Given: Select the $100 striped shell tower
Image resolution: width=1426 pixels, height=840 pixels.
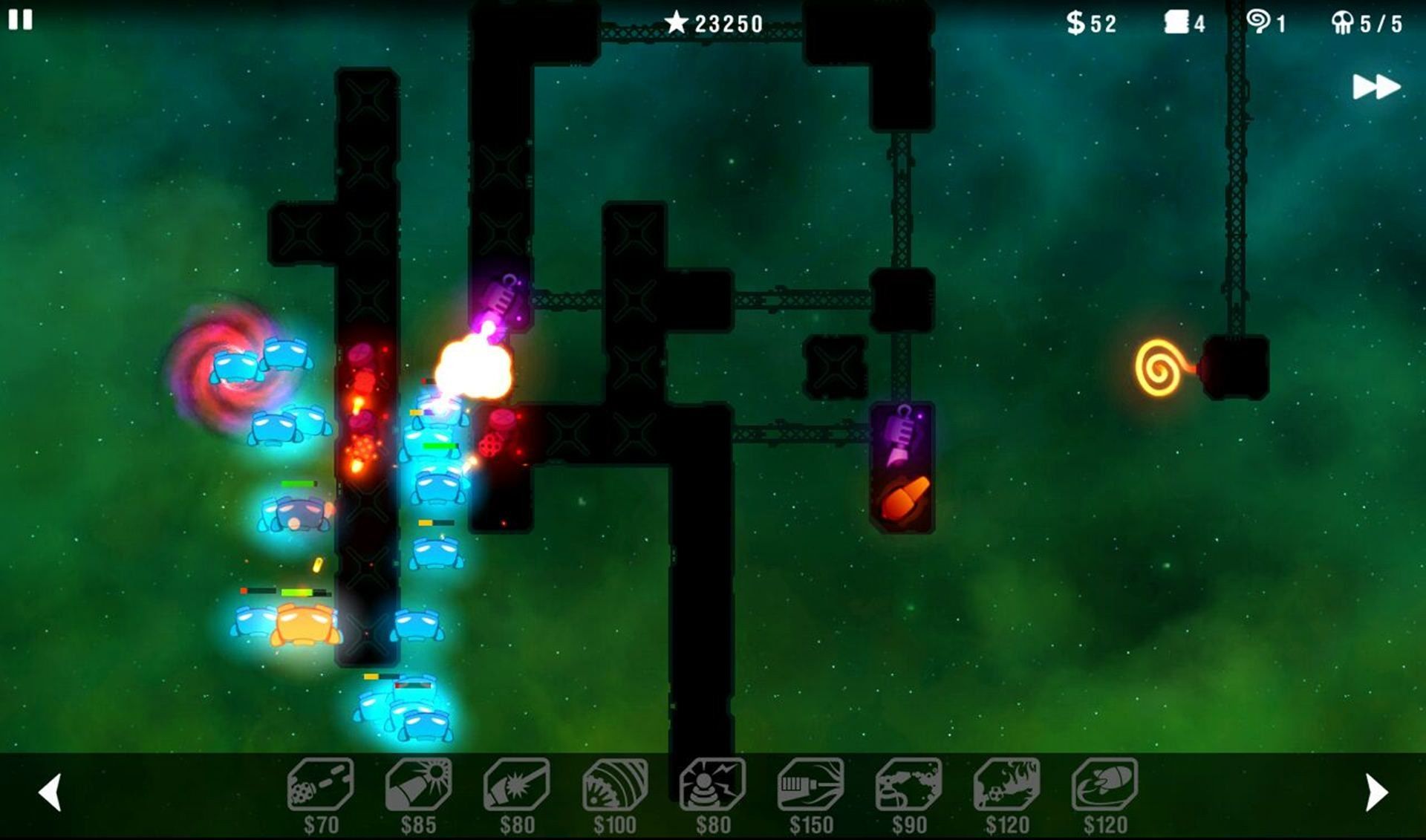Looking at the screenshot, I should [615, 785].
